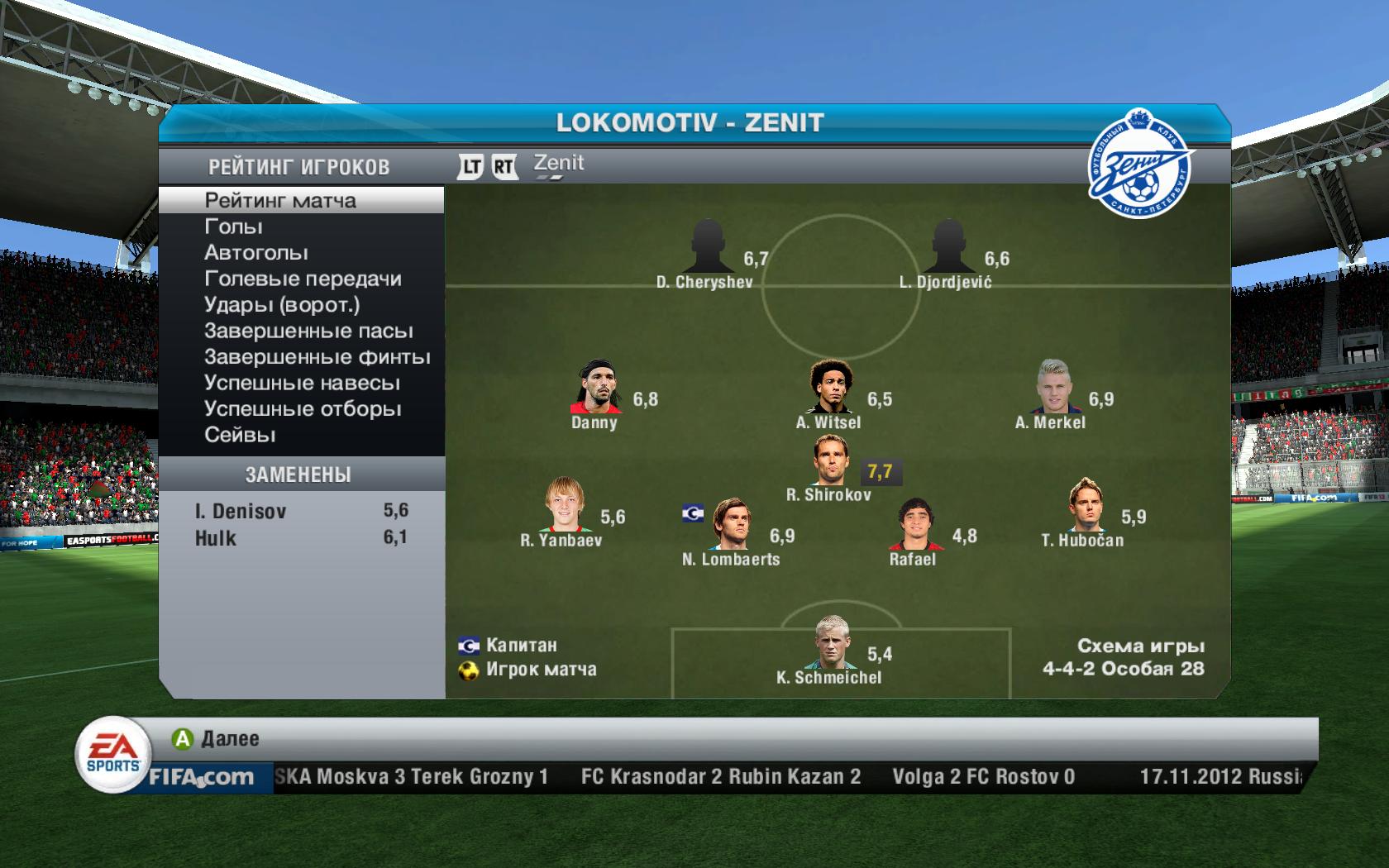The width and height of the screenshot is (1389, 868).
Task: Choose the Голы stat category
Action: (x=233, y=227)
